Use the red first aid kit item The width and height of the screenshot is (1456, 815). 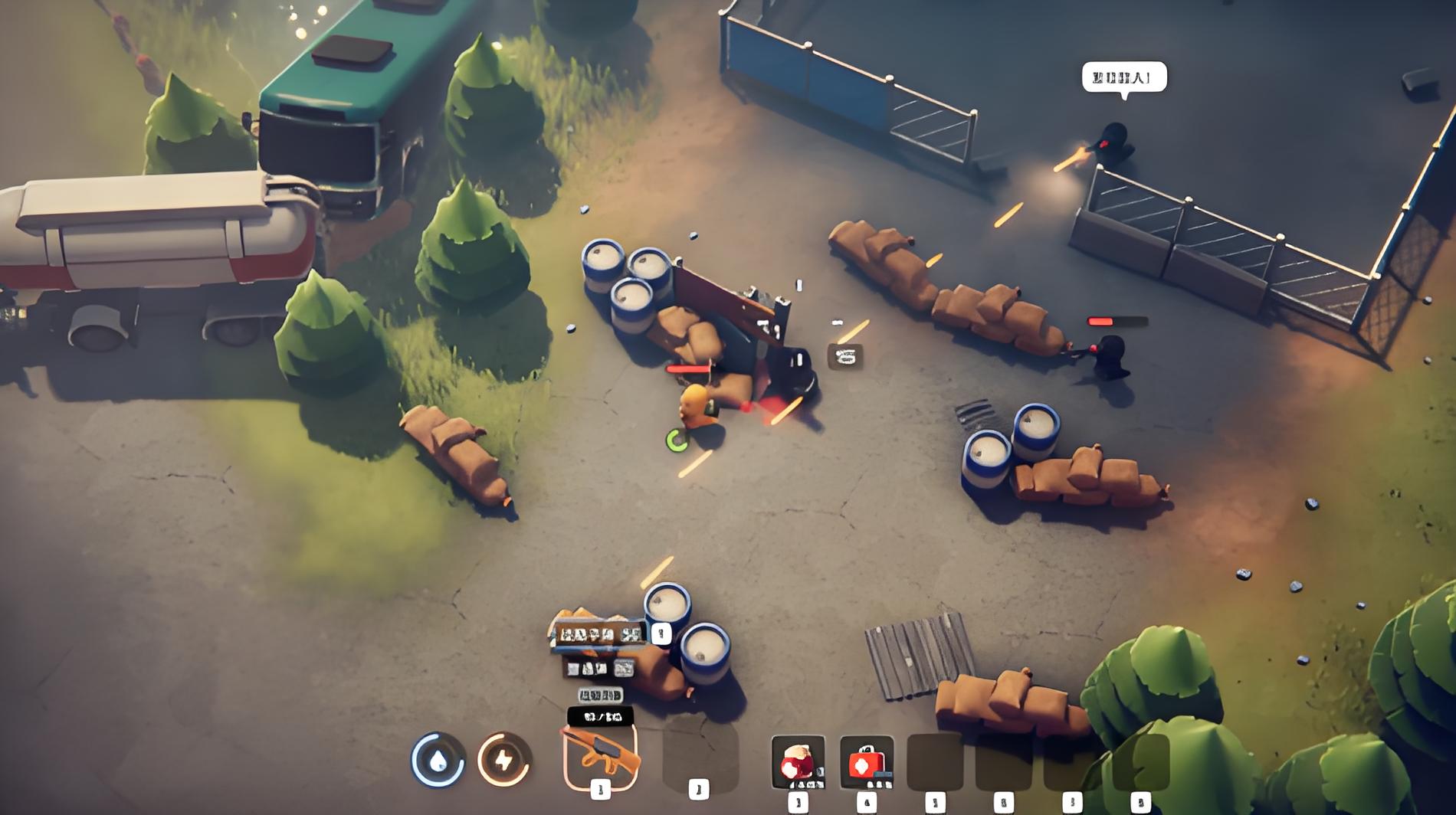coord(866,761)
